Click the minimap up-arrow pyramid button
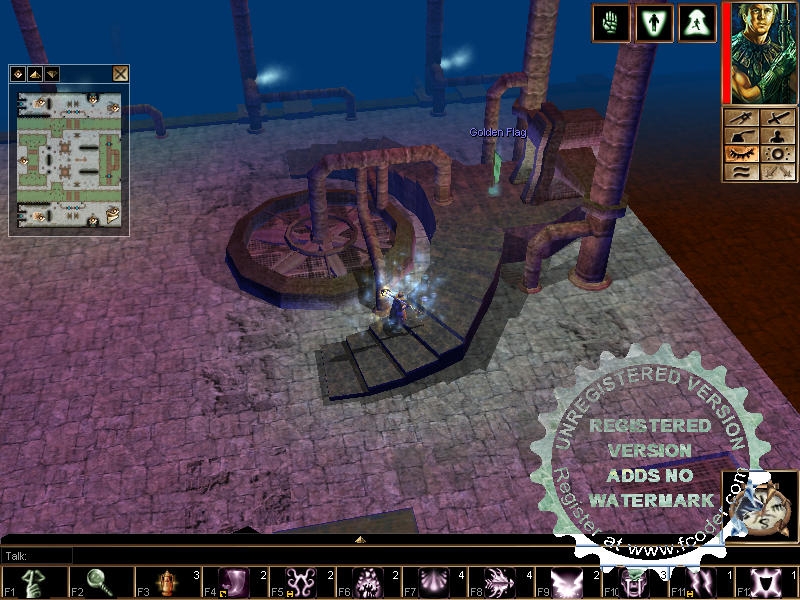Viewport: 800px width, 600px height. (x=35, y=73)
